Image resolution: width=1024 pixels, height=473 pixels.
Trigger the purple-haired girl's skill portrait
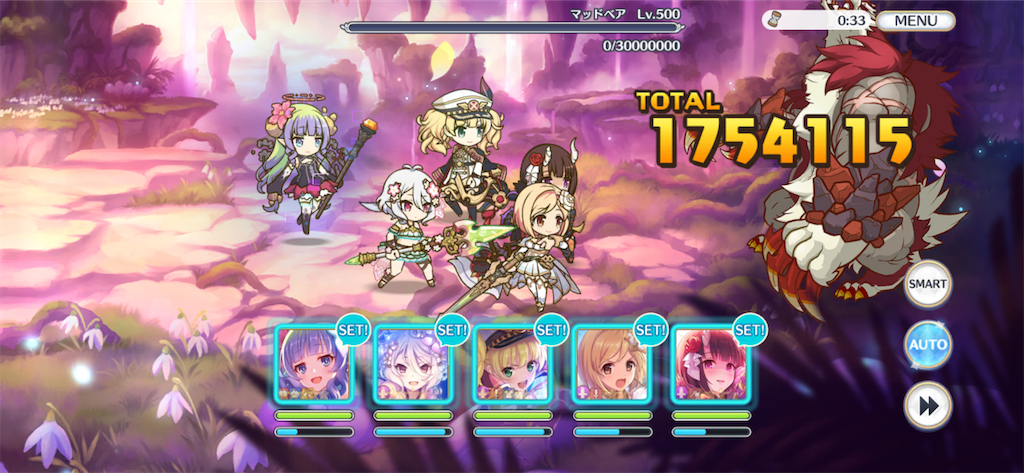(x=314, y=364)
